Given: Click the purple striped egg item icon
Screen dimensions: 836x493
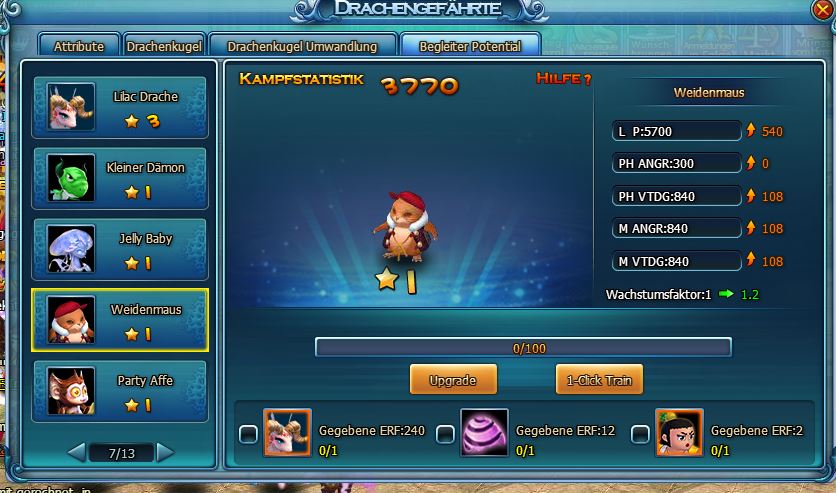Looking at the screenshot, I should click(484, 432).
